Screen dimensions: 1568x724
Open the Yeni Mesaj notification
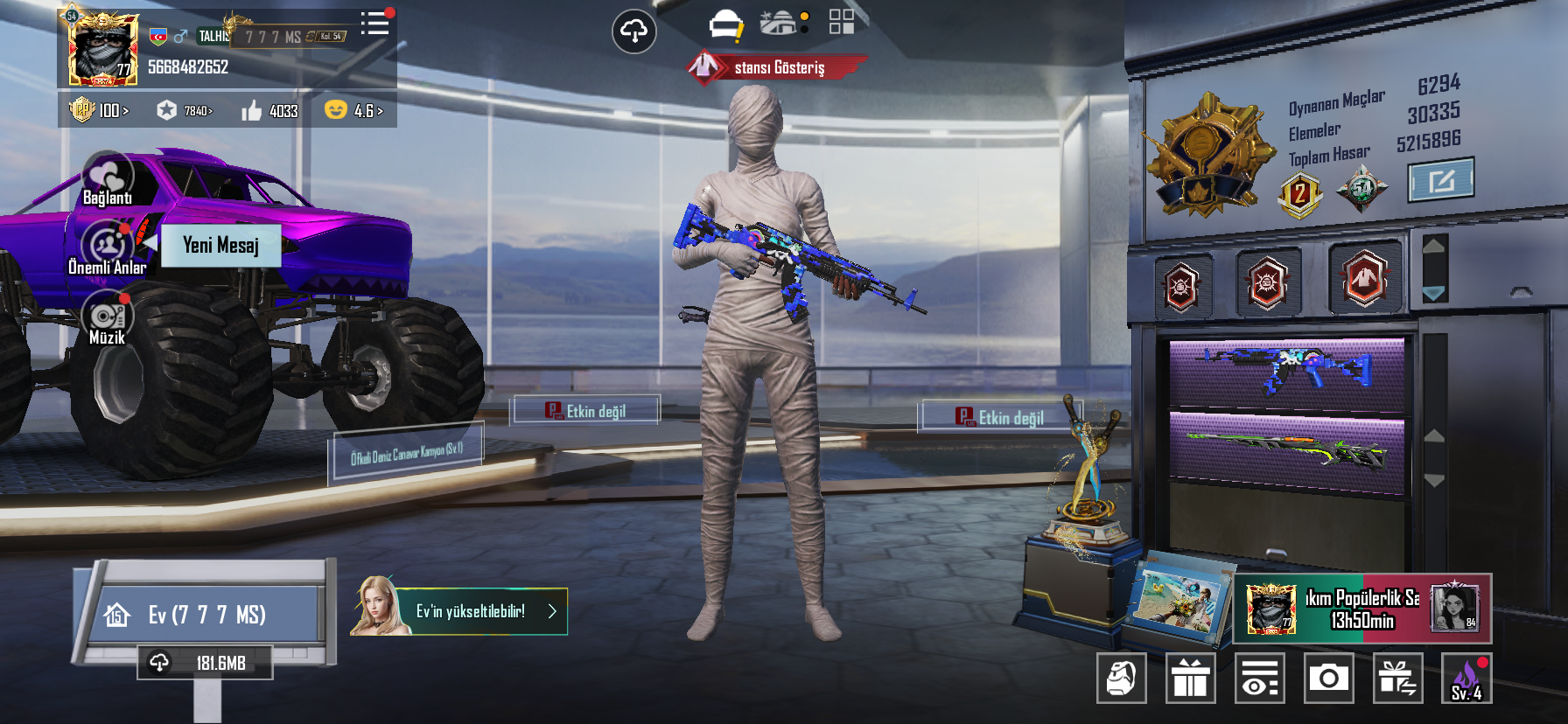click(220, 245)
